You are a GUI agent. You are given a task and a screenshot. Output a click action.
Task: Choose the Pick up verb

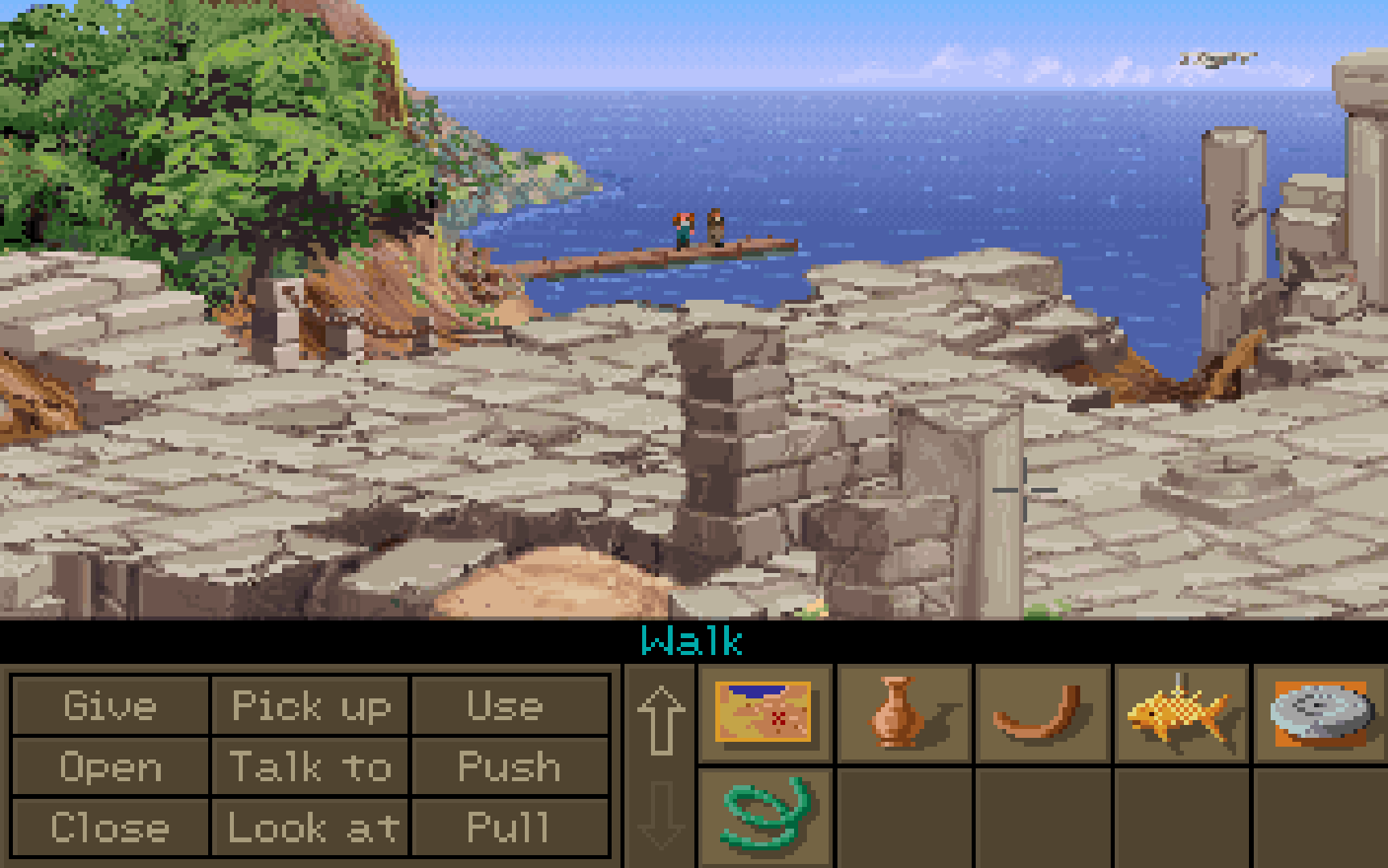click(311, 706)
